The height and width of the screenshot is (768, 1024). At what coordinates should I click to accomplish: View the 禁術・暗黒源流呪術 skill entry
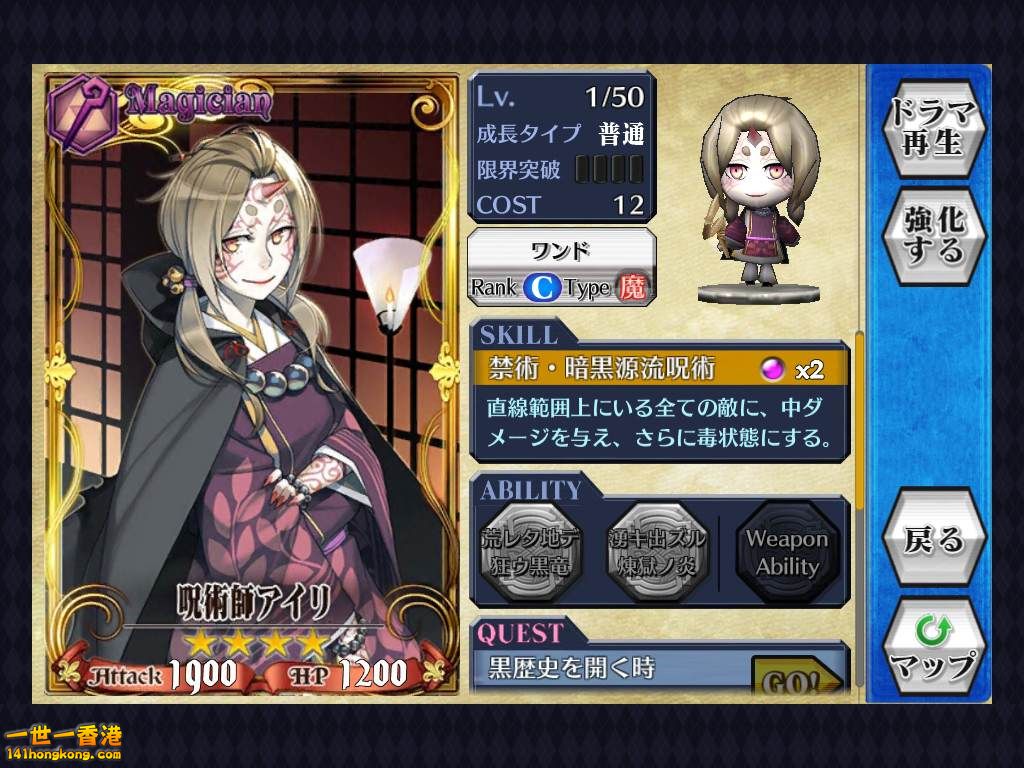point(660,369)
